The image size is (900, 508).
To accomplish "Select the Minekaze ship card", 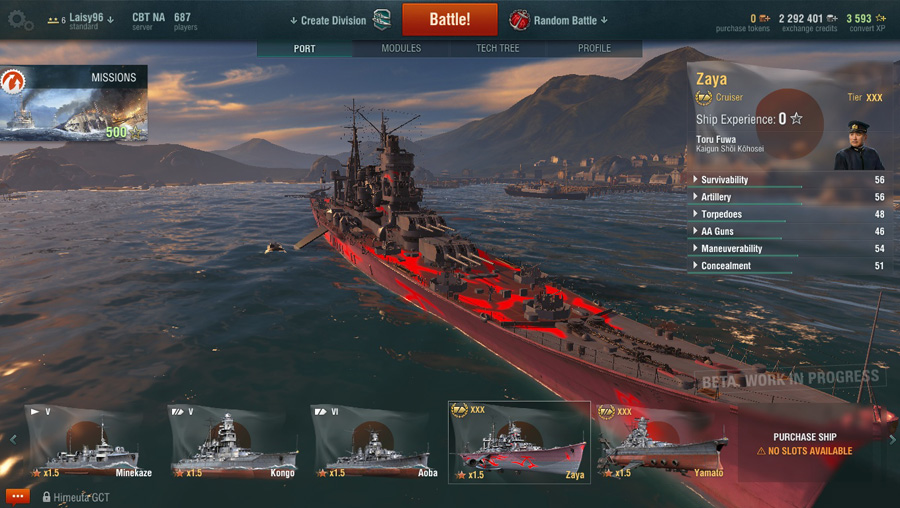I will pos(91,443).
